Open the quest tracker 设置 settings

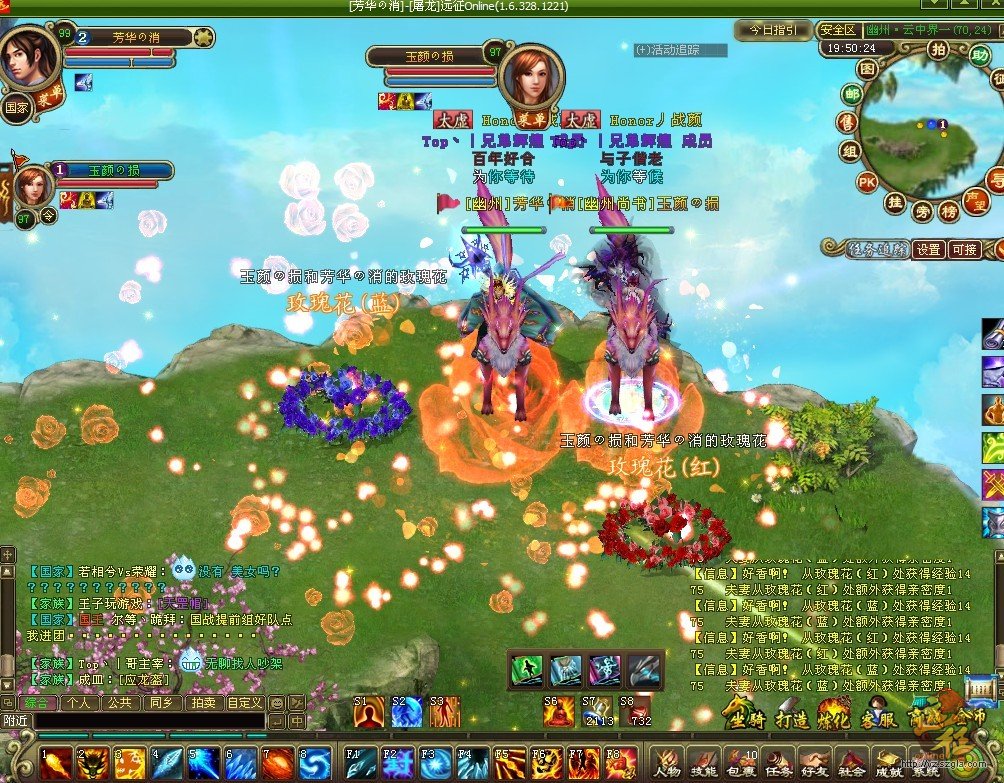929,249
